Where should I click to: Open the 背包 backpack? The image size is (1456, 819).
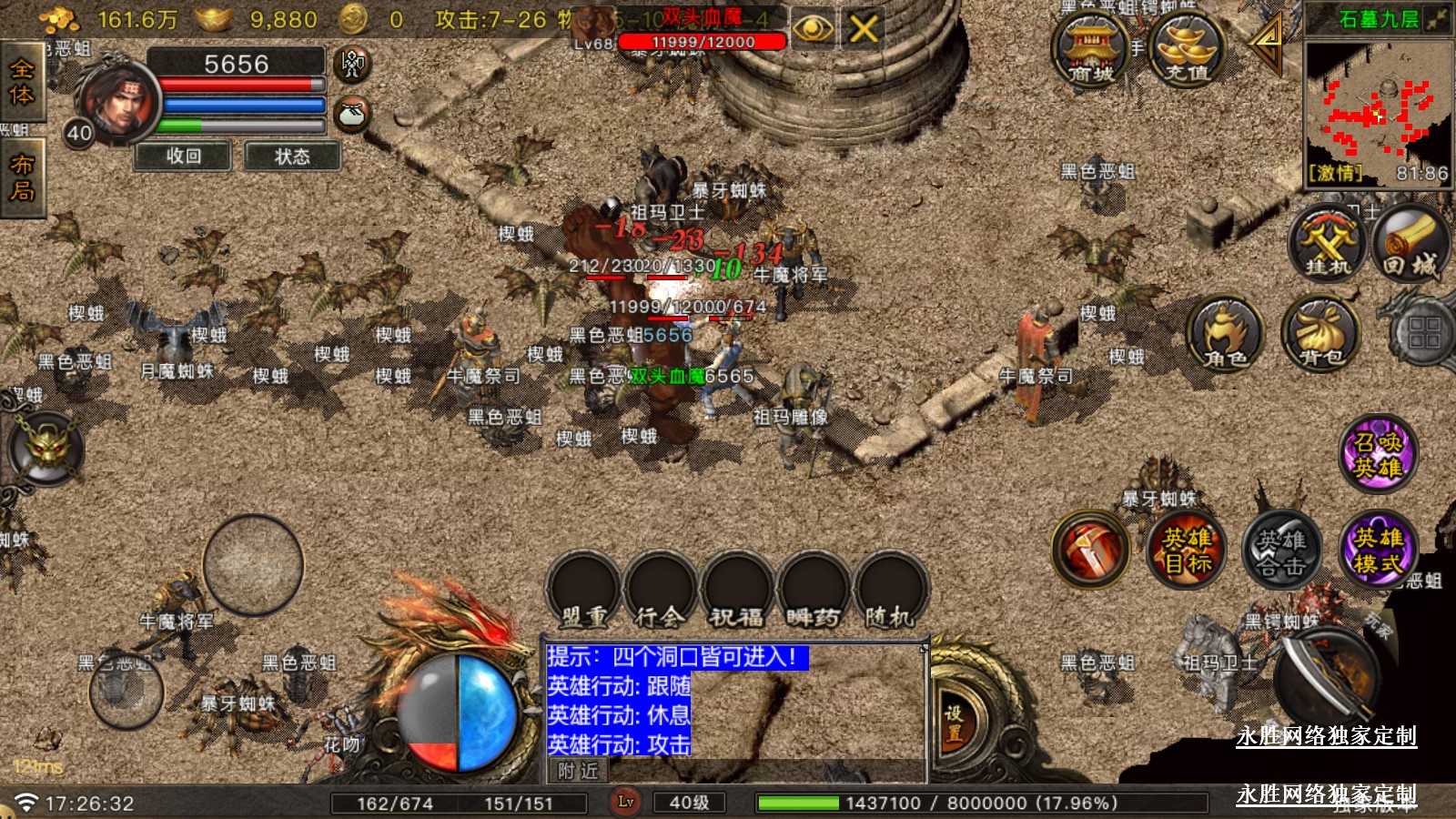coord(1320,334)
